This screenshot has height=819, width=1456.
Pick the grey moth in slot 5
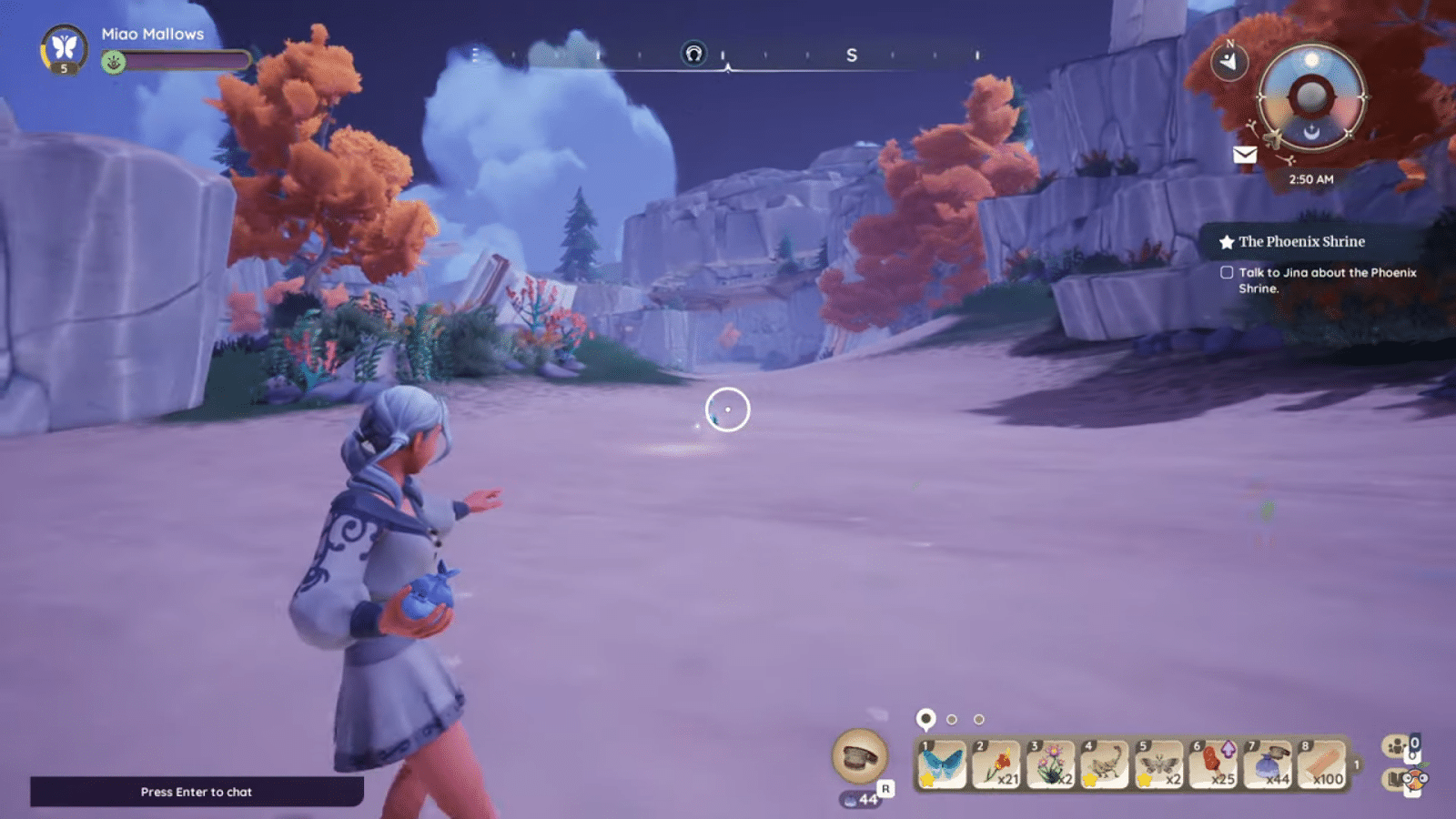point(1159,764)
